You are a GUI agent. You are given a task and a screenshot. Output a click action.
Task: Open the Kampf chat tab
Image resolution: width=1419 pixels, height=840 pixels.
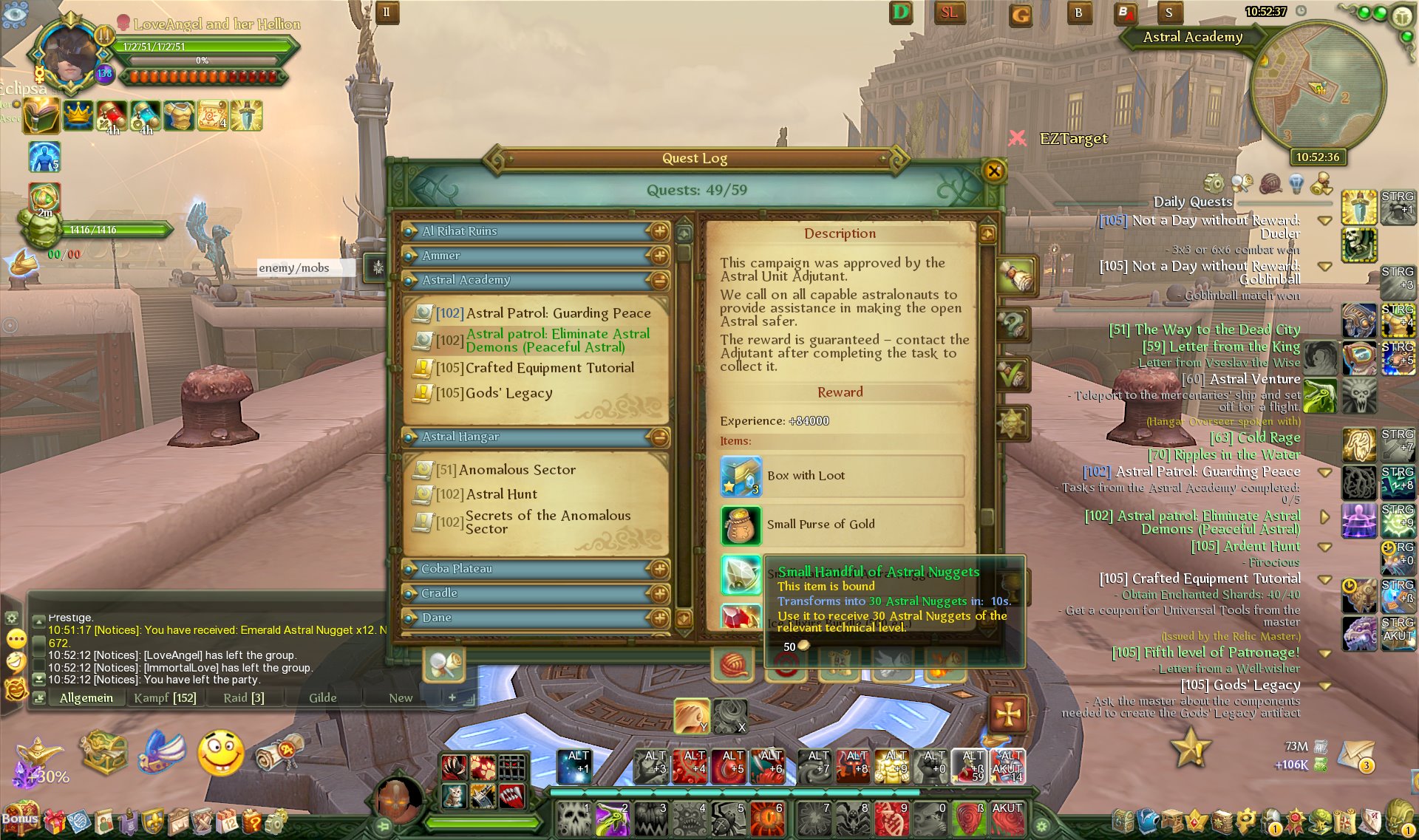(165, 698)
